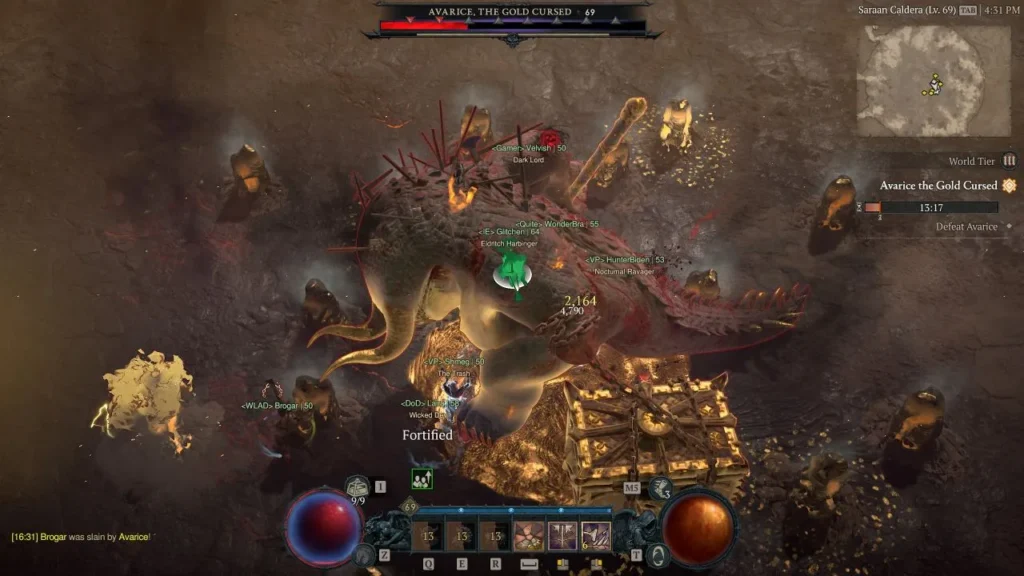Select the Avarice the Gold Cursed event tracker
The height and width of the screenshot is (576, 1024).
(938, 186)
